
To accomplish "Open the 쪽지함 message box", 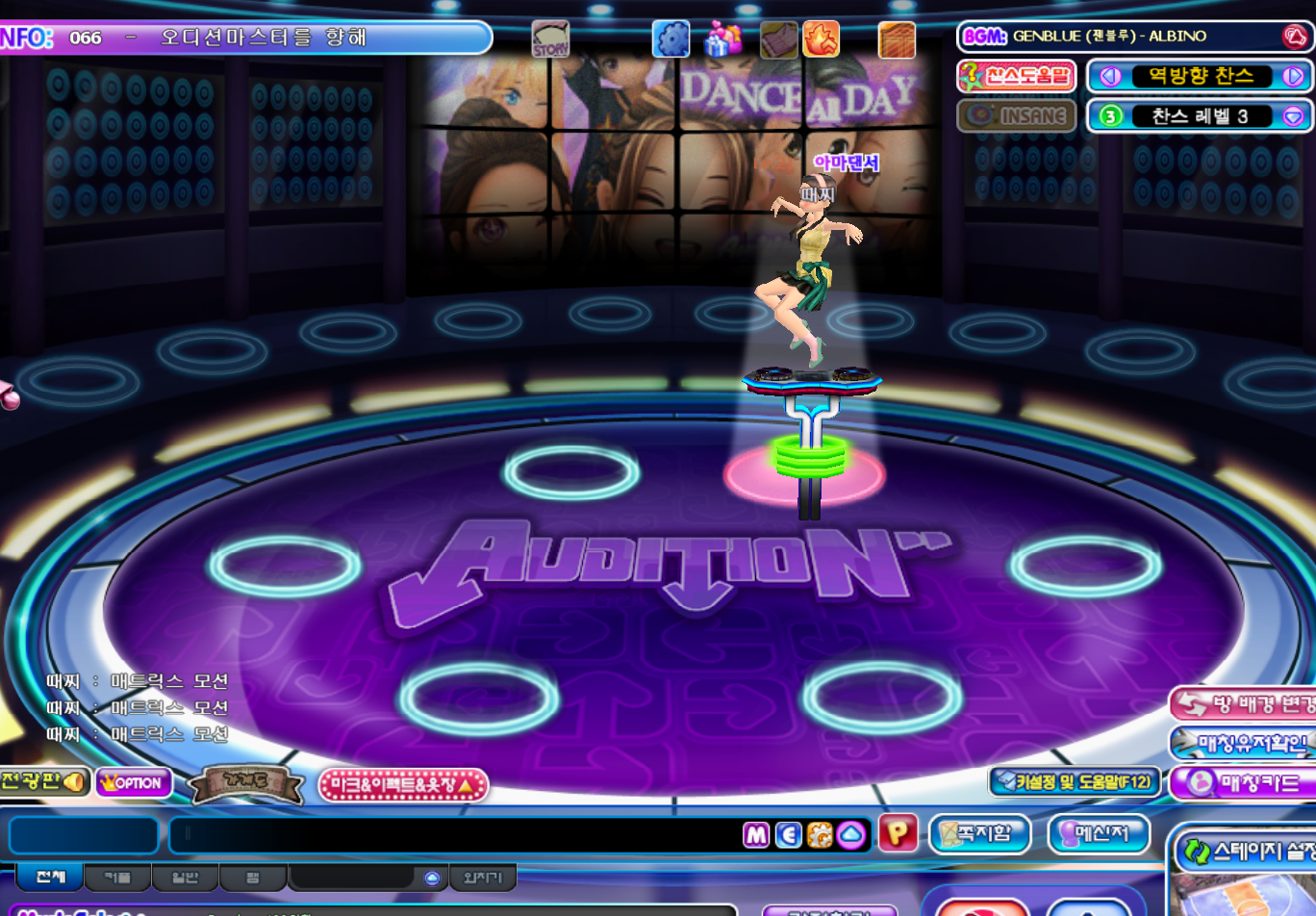I will coord(979,833).
